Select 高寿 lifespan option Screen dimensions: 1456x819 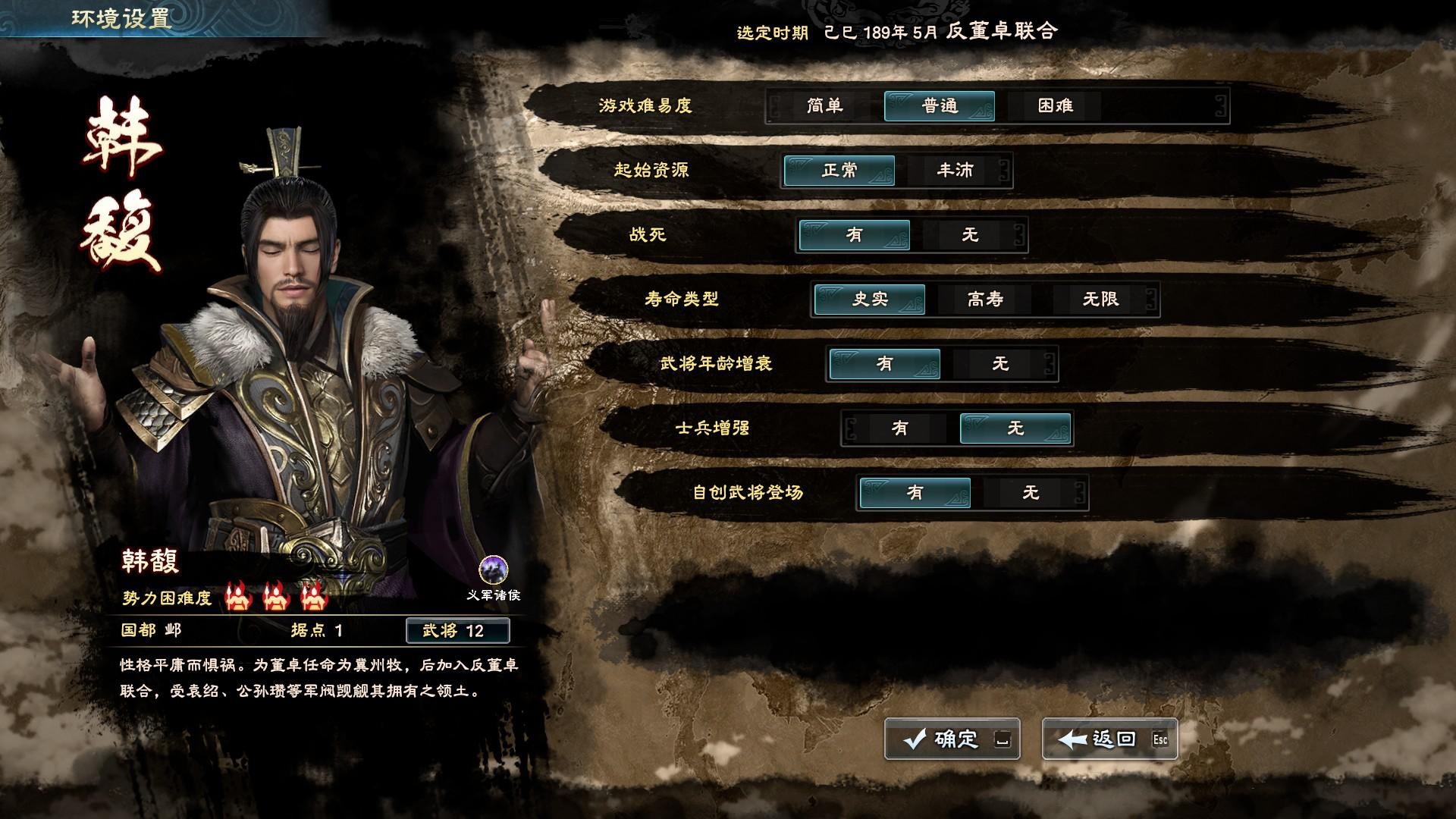coord(986,300)
